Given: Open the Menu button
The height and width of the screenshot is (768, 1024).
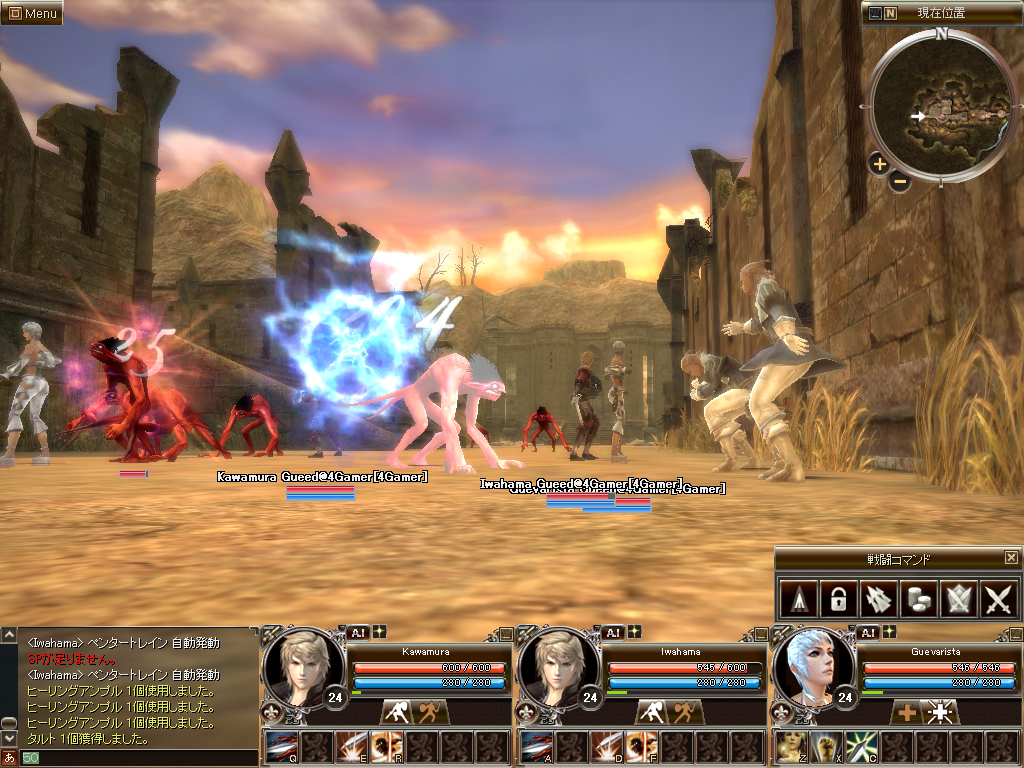Looking at the screenshot, I should tap(32, 13).
